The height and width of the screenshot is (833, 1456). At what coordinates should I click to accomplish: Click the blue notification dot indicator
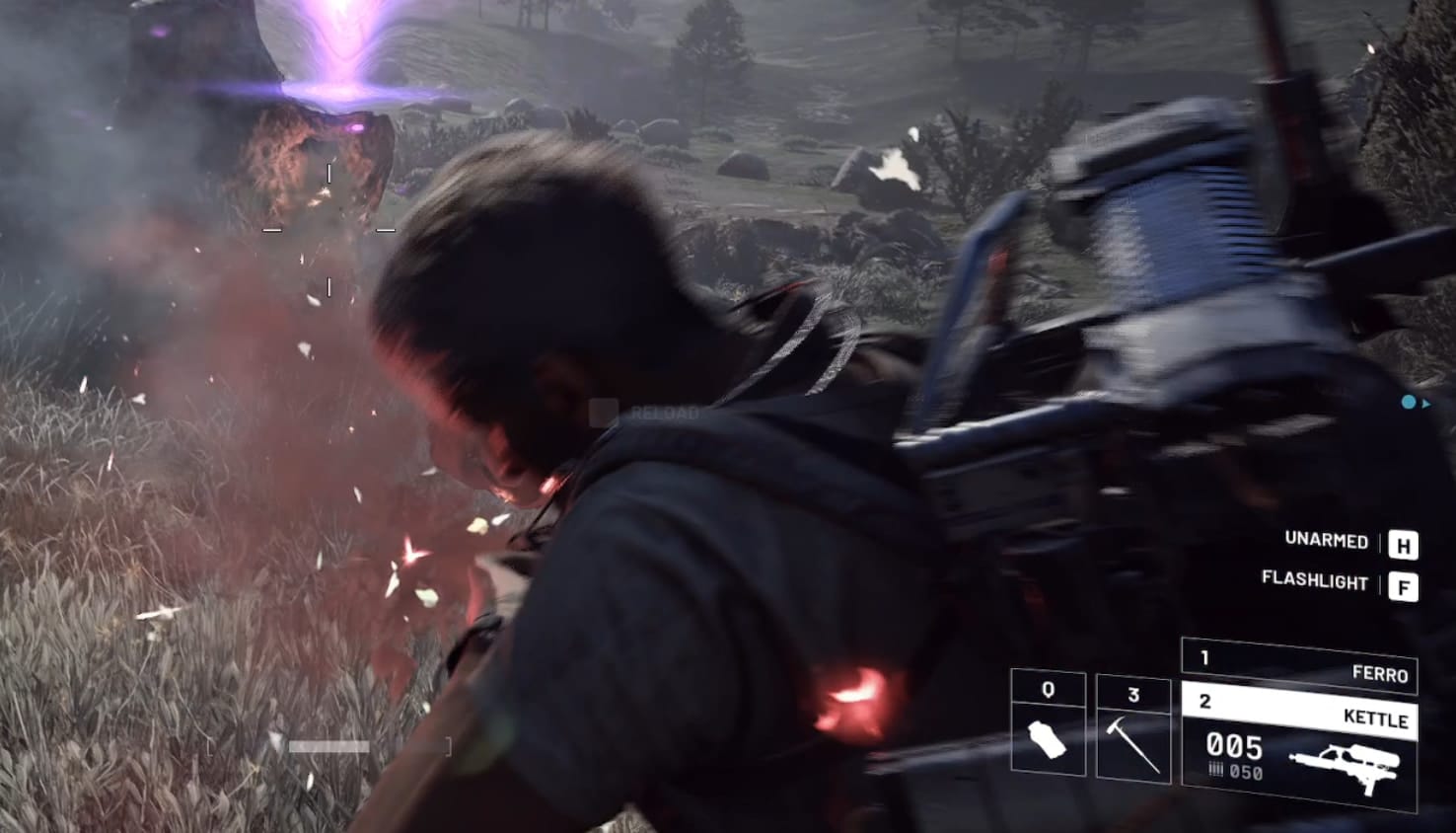[x=1409, y=403]
